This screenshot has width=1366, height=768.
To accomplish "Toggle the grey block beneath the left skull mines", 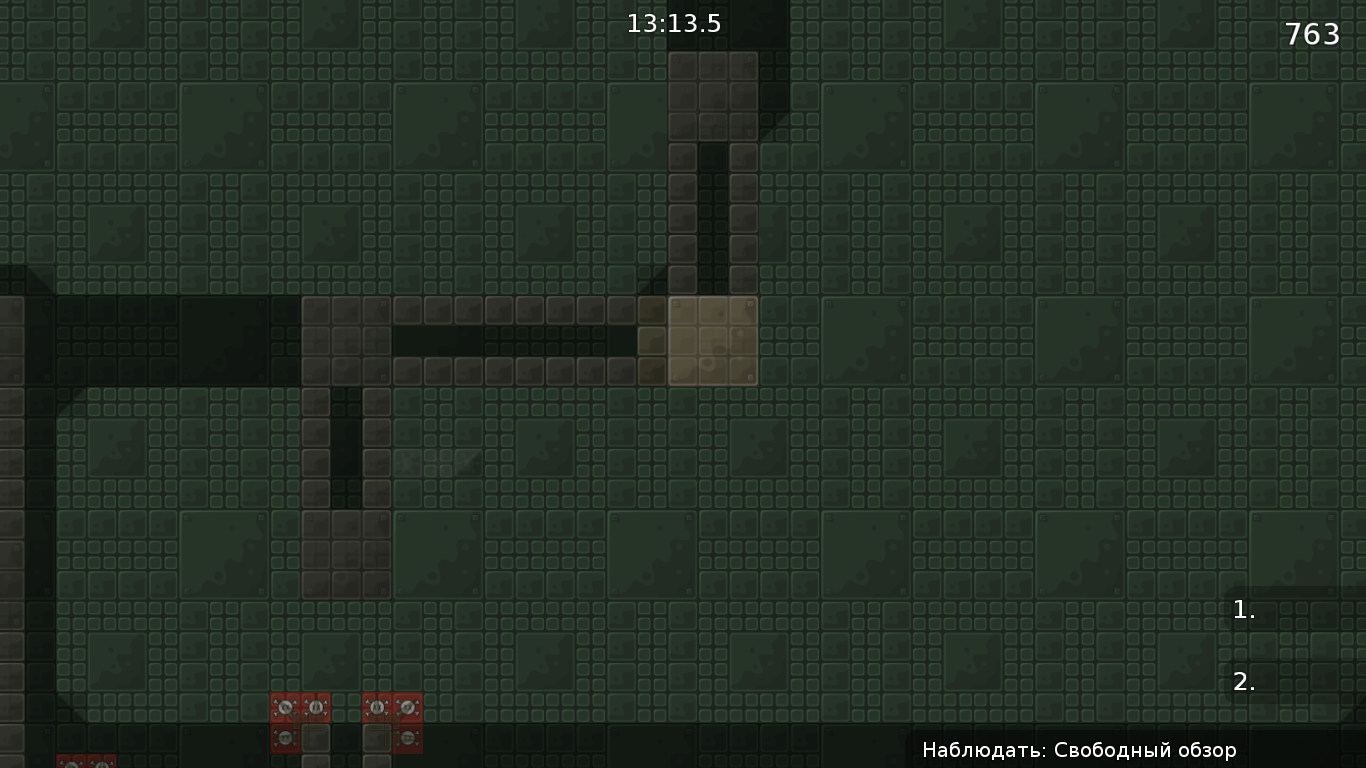I will 316,738.
